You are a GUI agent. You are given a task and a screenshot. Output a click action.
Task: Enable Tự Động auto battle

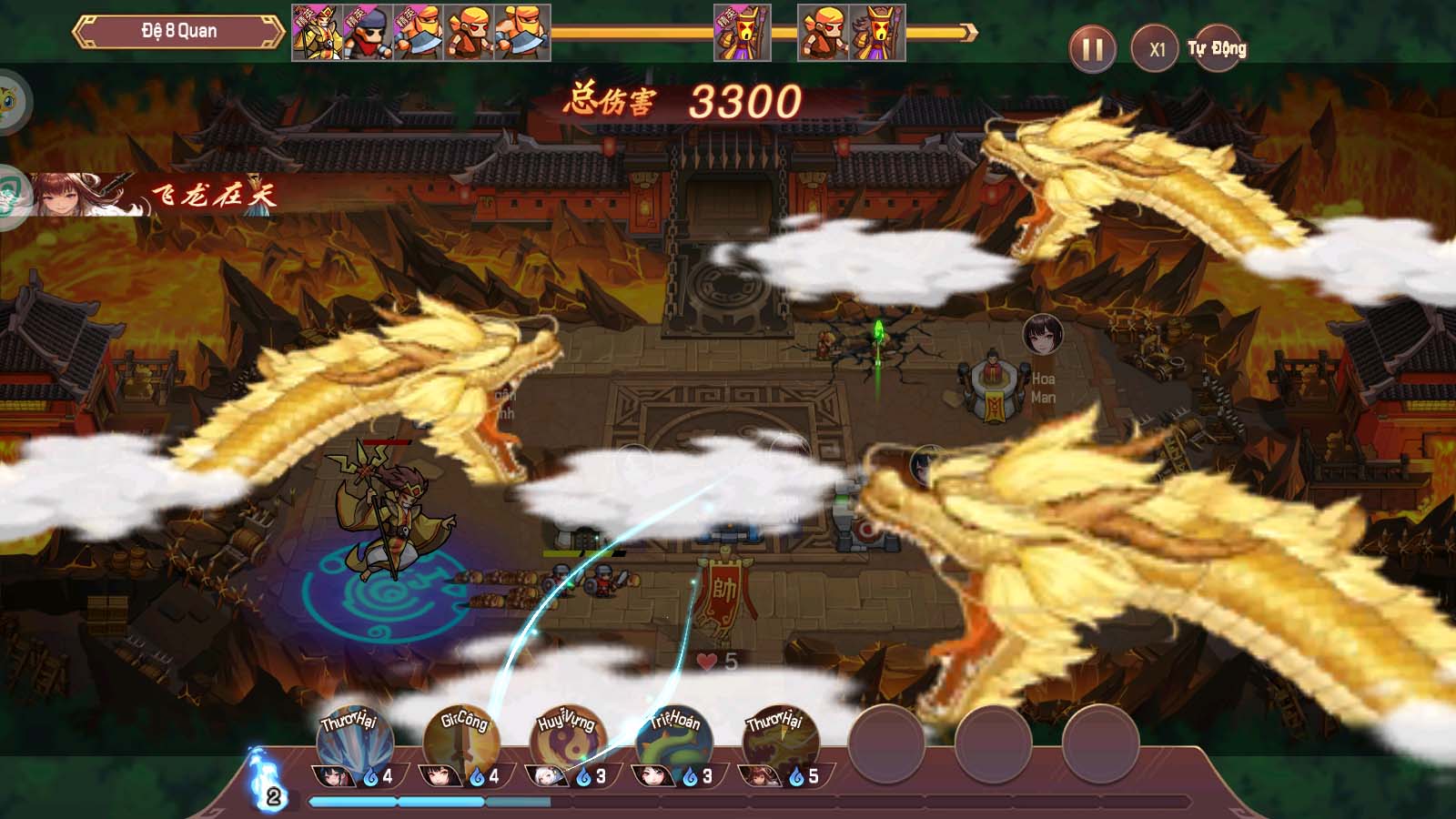[1217, 48]
